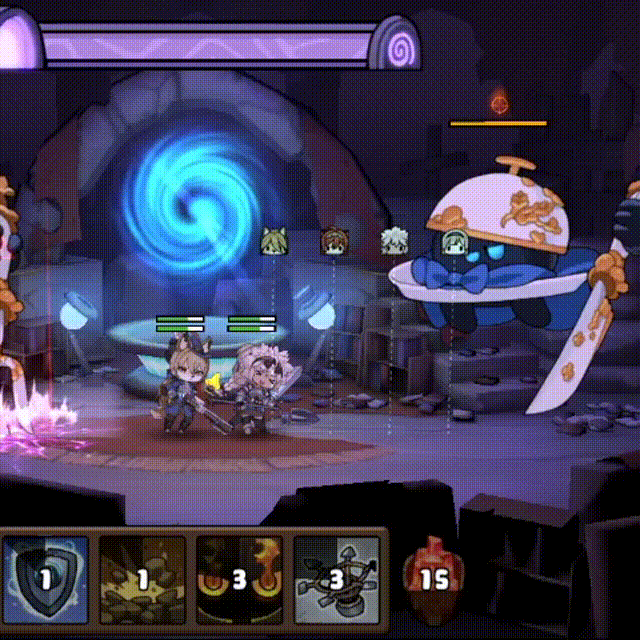Image resolution: width=640 pixels, height=640 pixels.
Task: Pick the white spiky-haired hero portrait
Action: [x=393, y=241]
